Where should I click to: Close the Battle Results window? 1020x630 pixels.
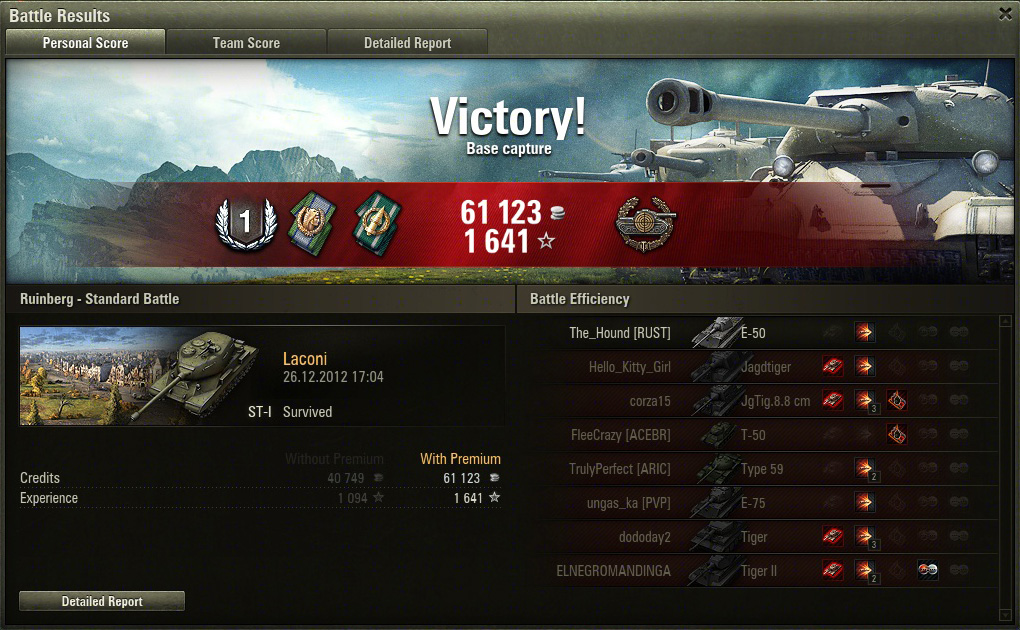tap(1005, 14)
